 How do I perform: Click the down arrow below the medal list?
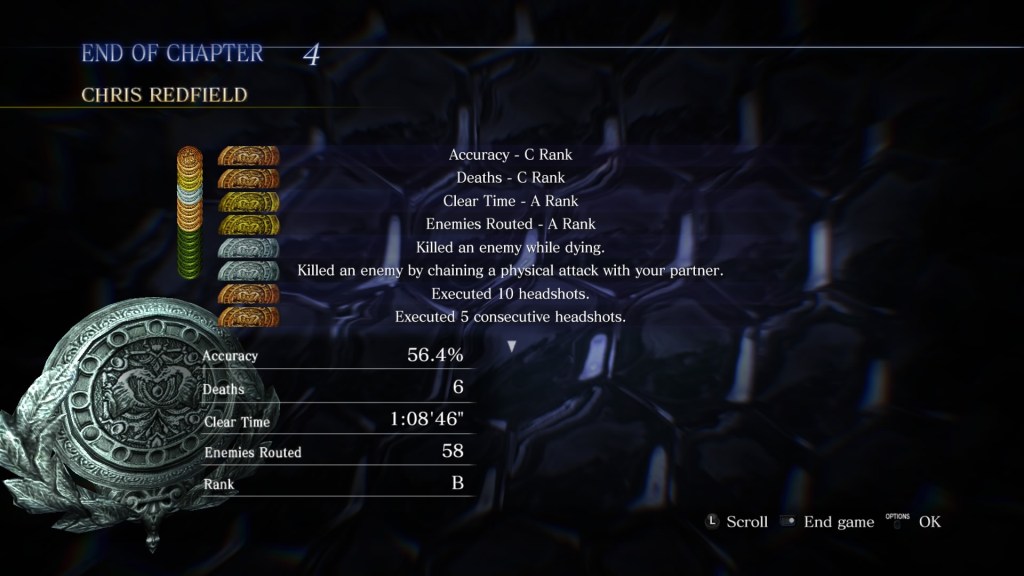[x=512, y=346]
